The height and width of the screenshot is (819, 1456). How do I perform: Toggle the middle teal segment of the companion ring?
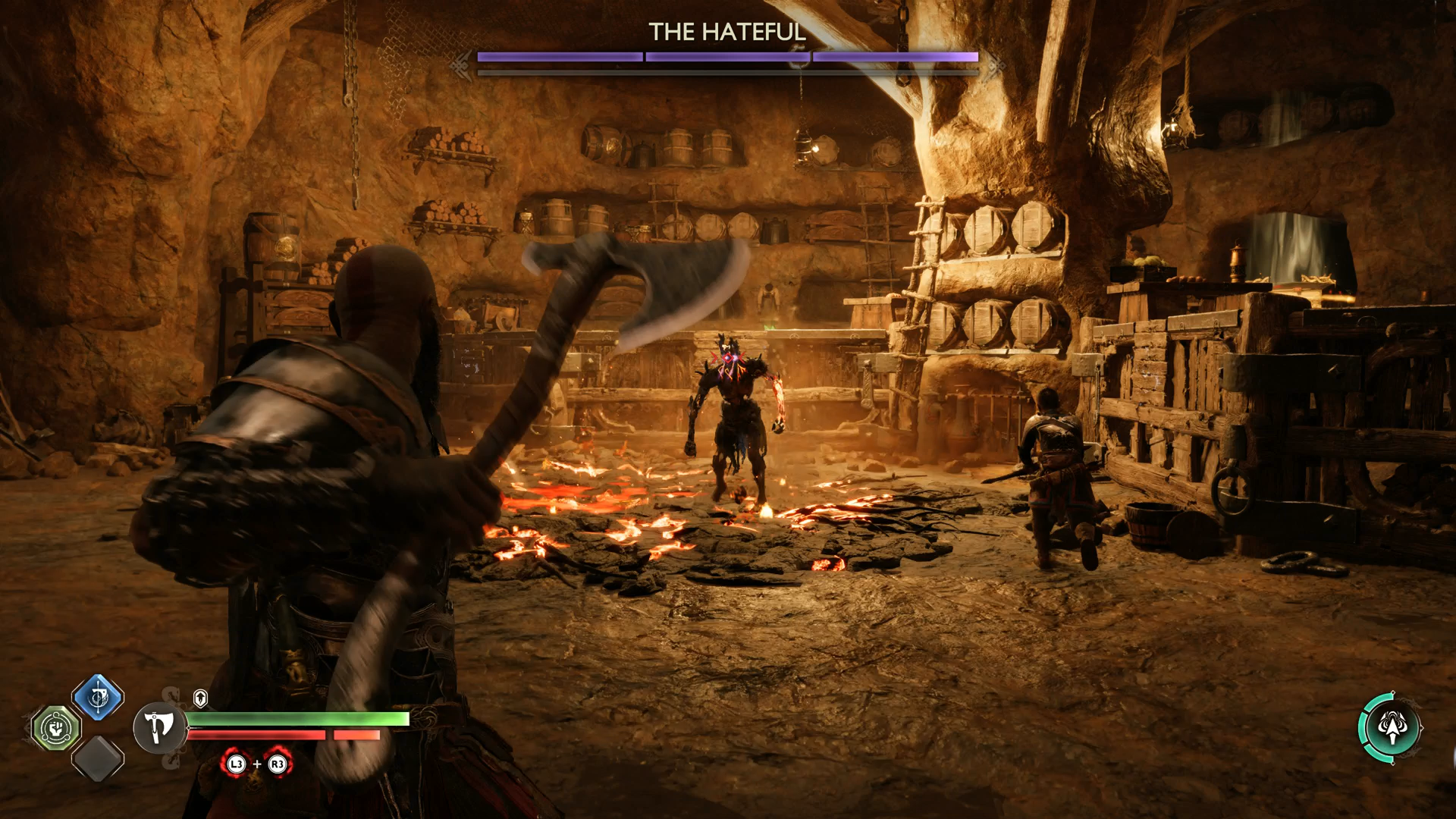point(1363,728)
